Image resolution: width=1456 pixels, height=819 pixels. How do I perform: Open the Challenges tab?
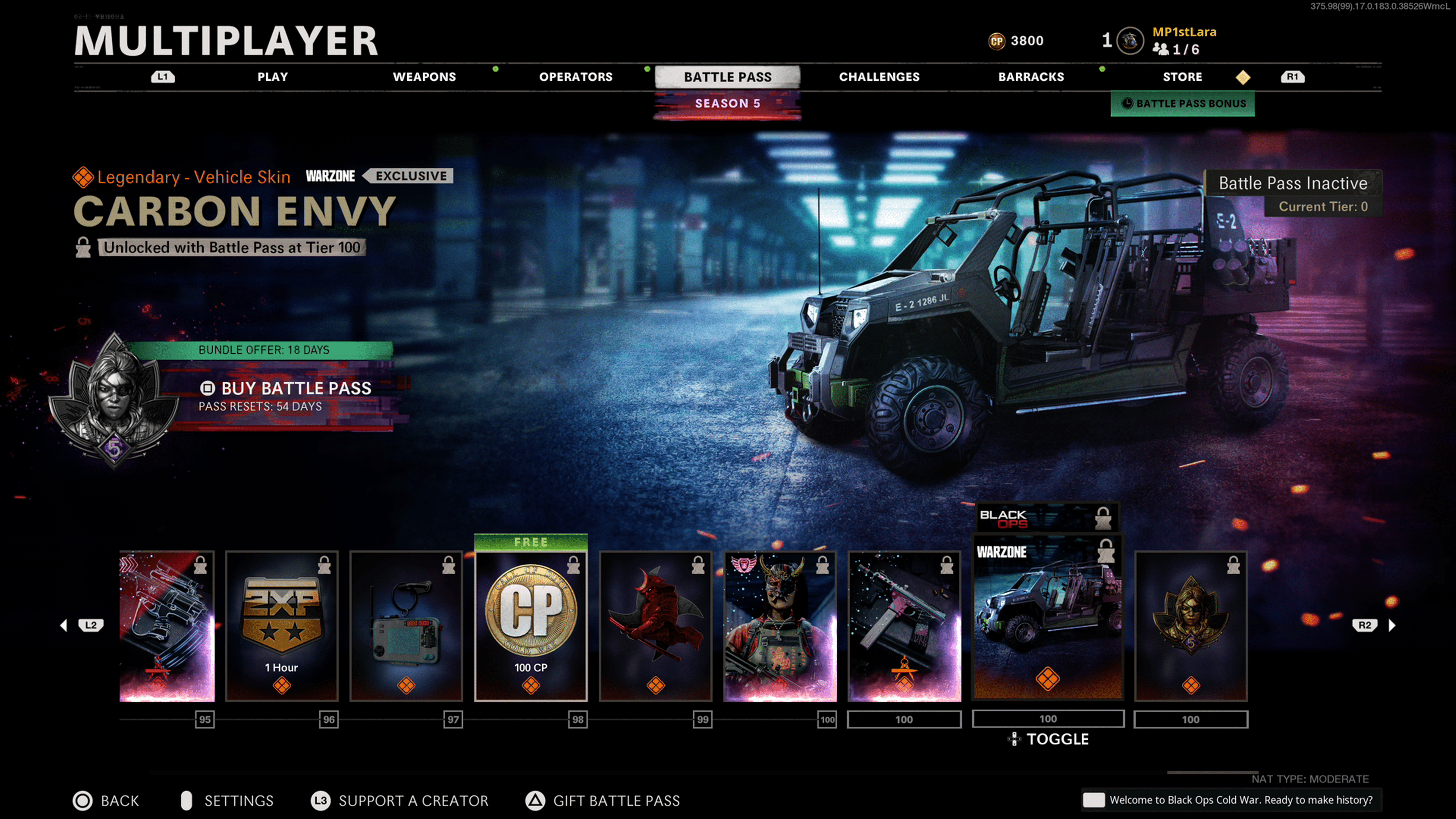coord(879,77)
